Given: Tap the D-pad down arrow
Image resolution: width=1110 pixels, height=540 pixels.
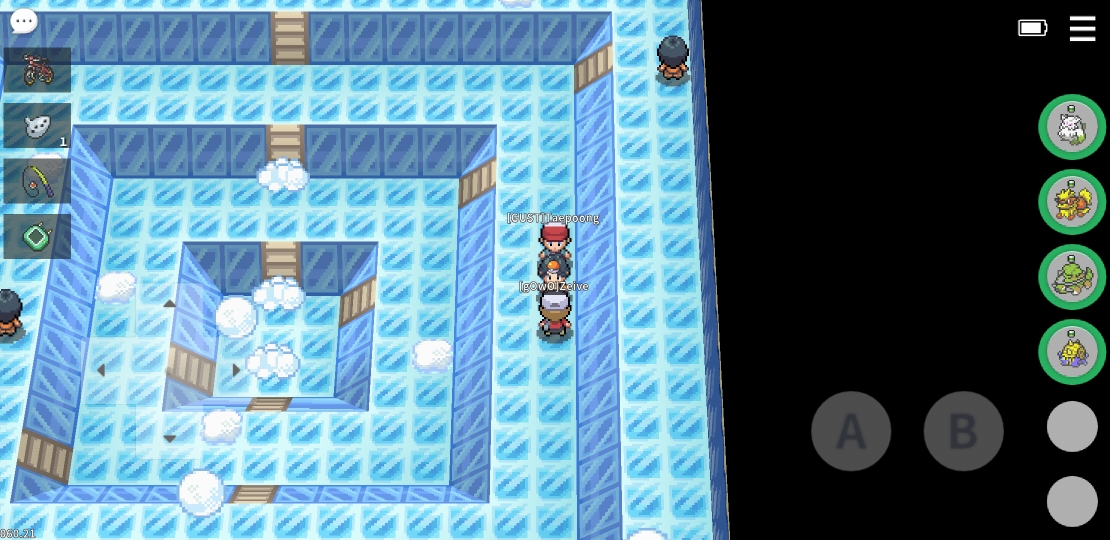Looking at the screenshot, I should (x=169, y=438).
